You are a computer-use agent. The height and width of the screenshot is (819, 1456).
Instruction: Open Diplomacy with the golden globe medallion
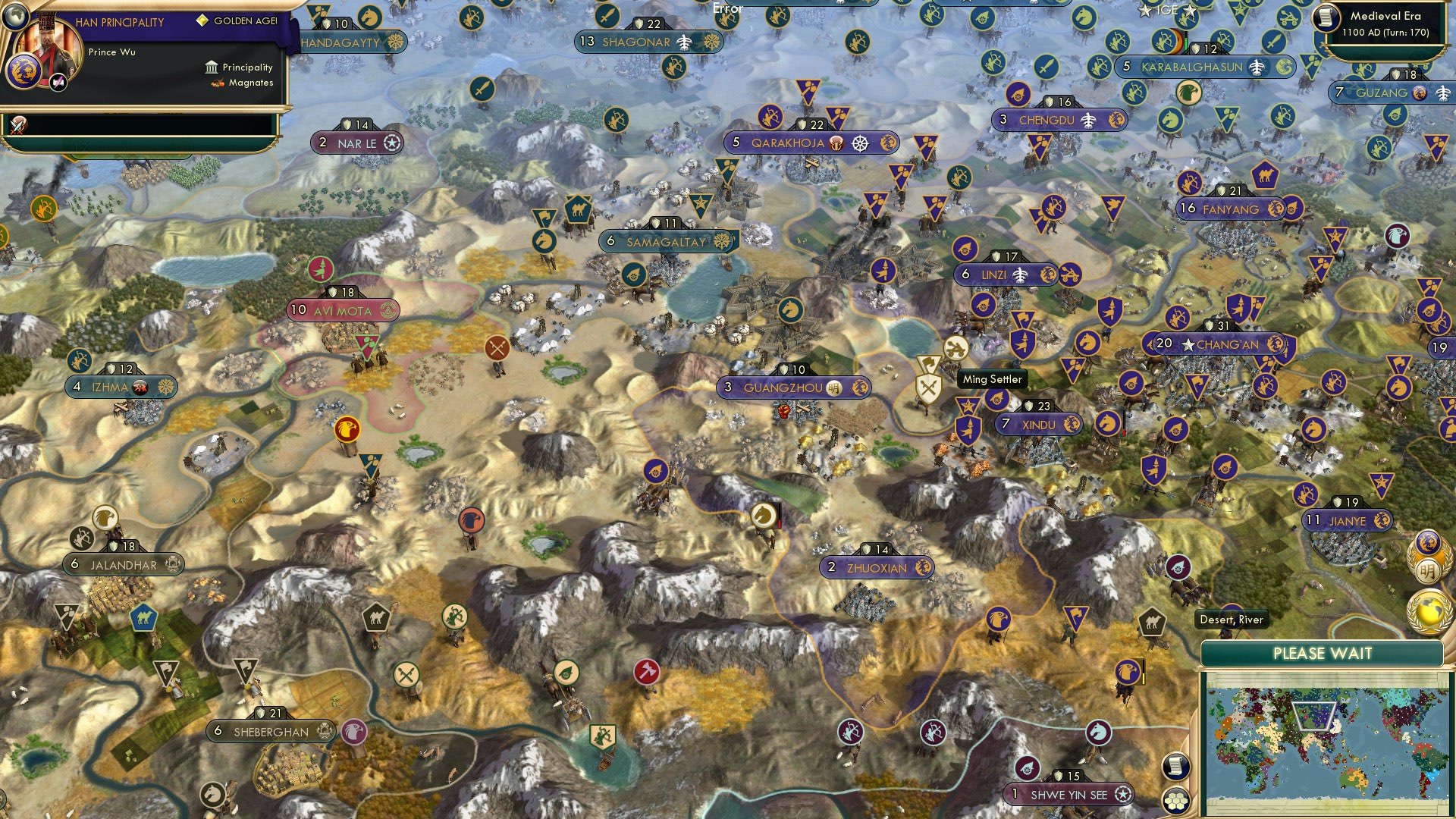1429,610
